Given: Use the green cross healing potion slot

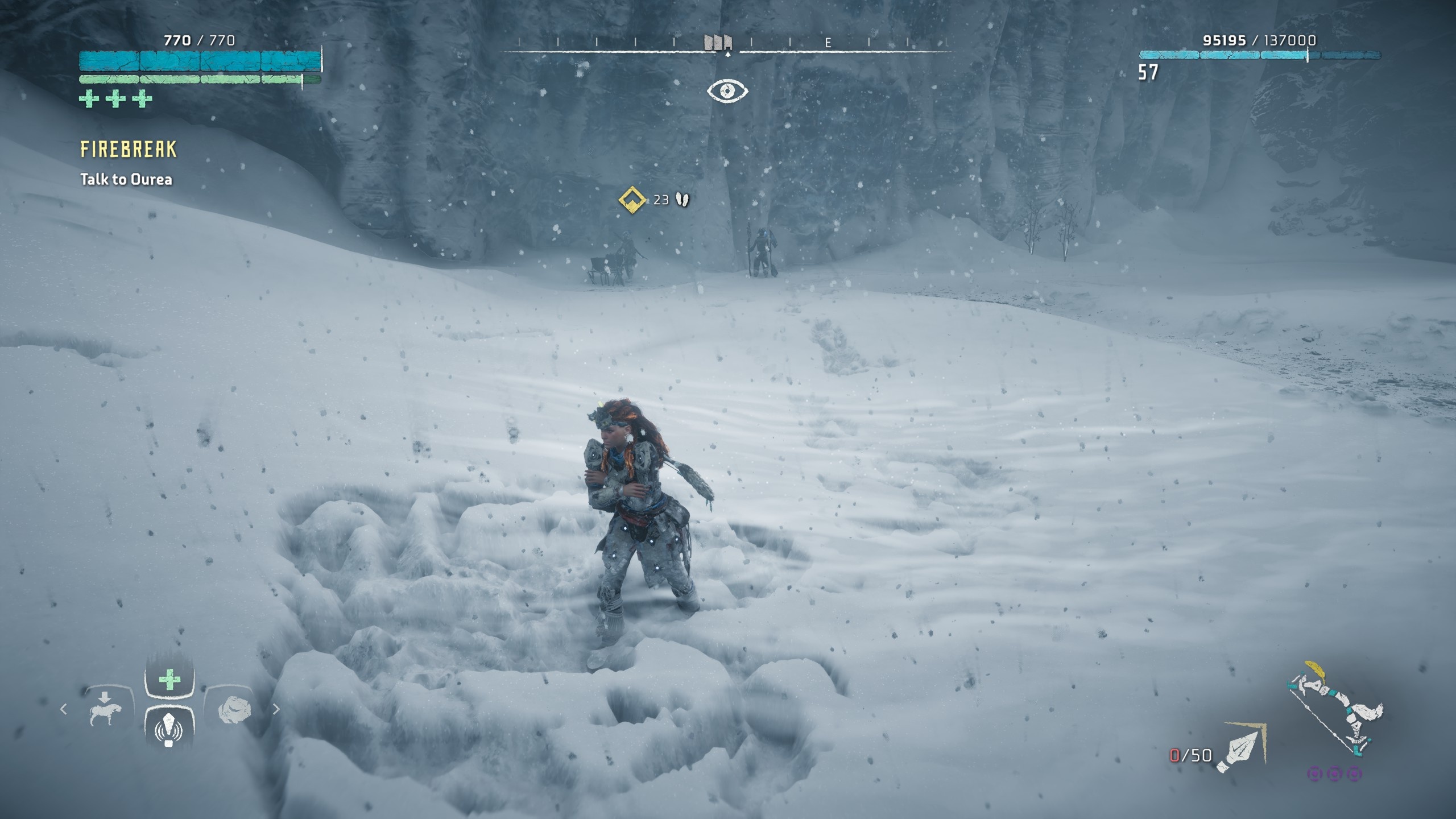Looking at the screenshot, I should (169, 679).
